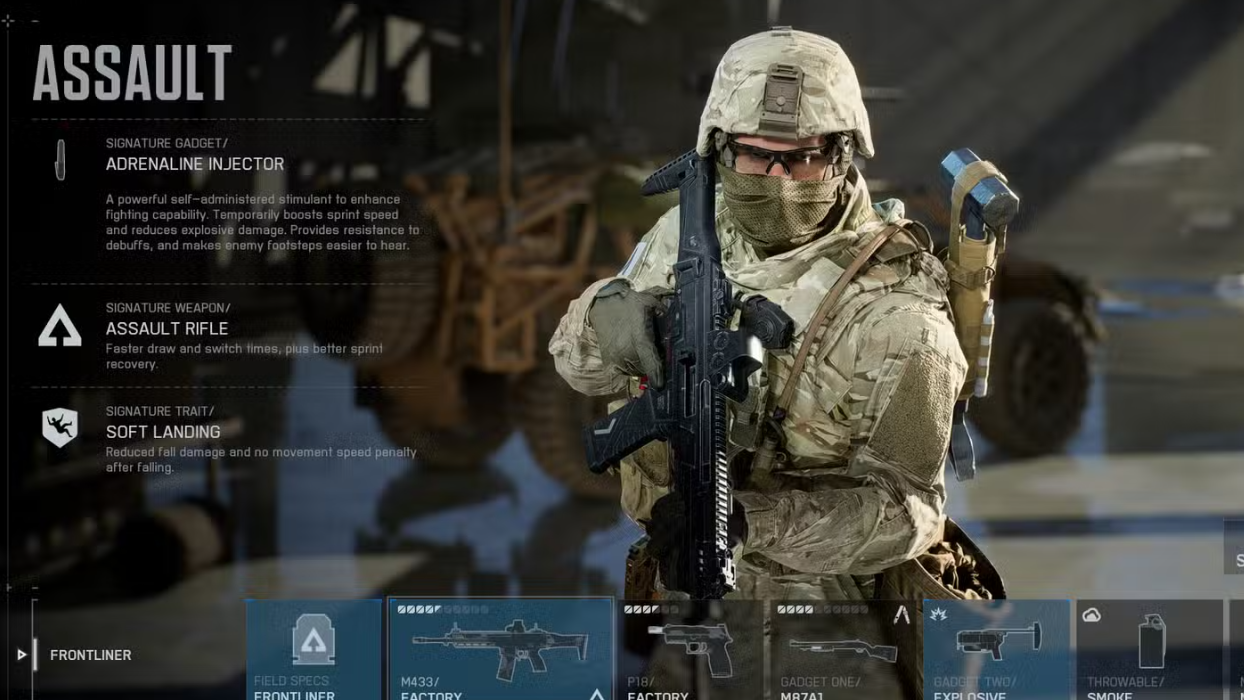This screenshot has width=1244, height=700.
Task: Choose the M433 assault rifle slot
Action: pyautogui.click(x=500, y=649)
